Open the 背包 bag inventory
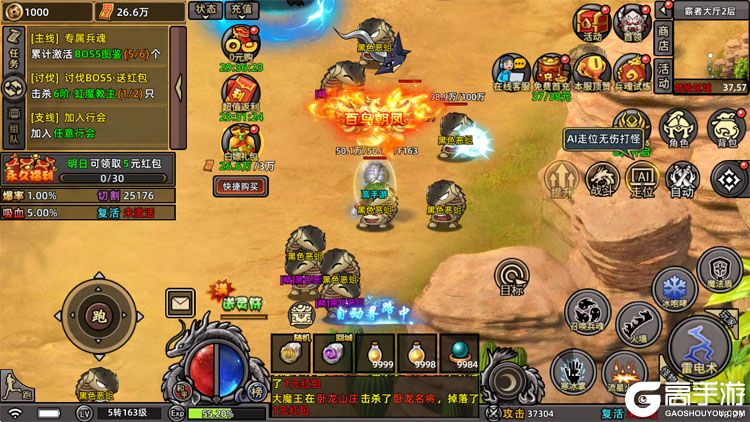The width and height of the screenshot is (750, 422). [x=725, y=129]
